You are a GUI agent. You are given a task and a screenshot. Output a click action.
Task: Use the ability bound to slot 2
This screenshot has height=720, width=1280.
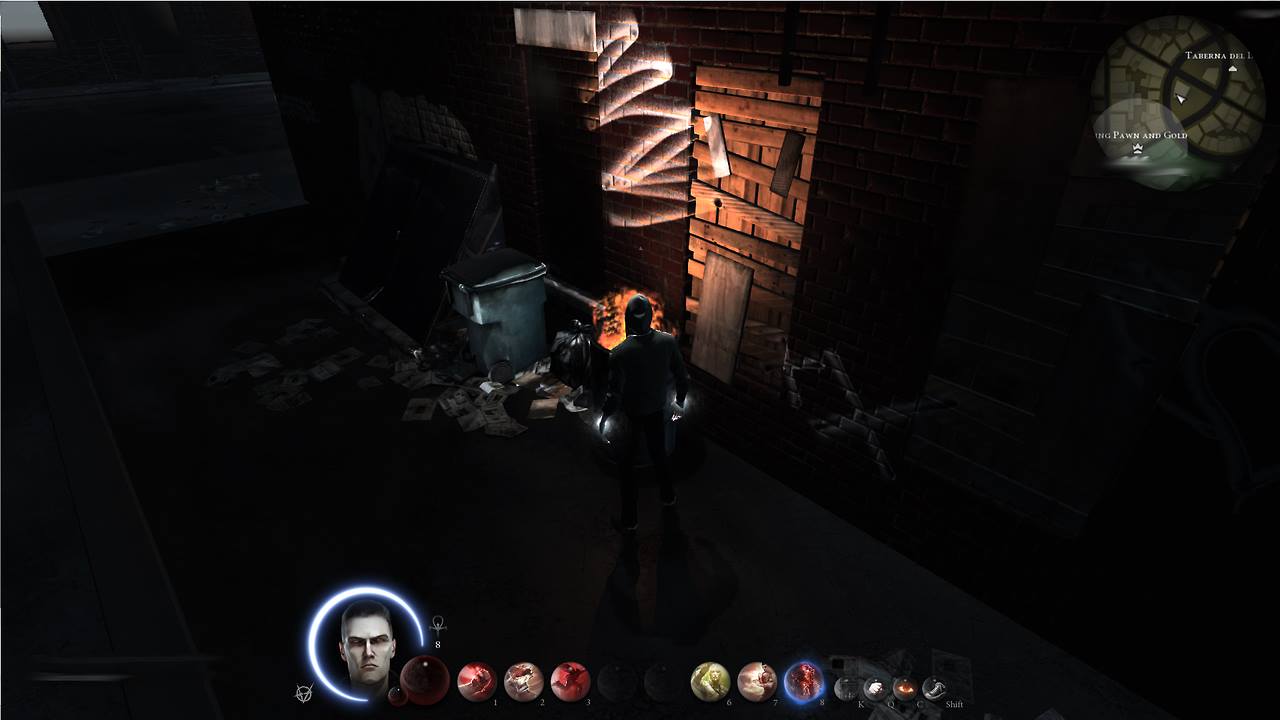[x=523, y=681]
